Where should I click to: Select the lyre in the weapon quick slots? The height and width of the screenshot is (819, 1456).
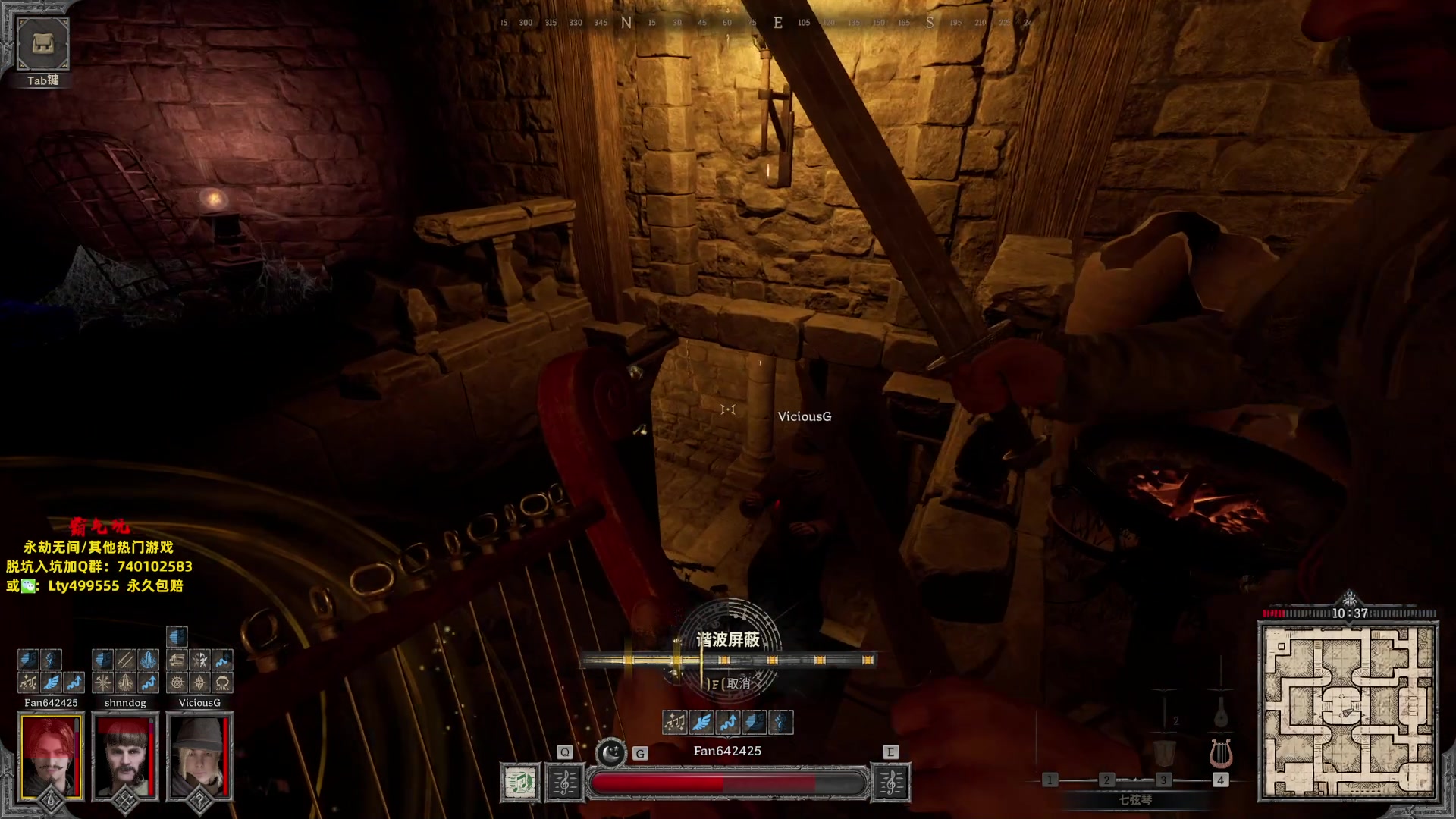(1220, 753)
